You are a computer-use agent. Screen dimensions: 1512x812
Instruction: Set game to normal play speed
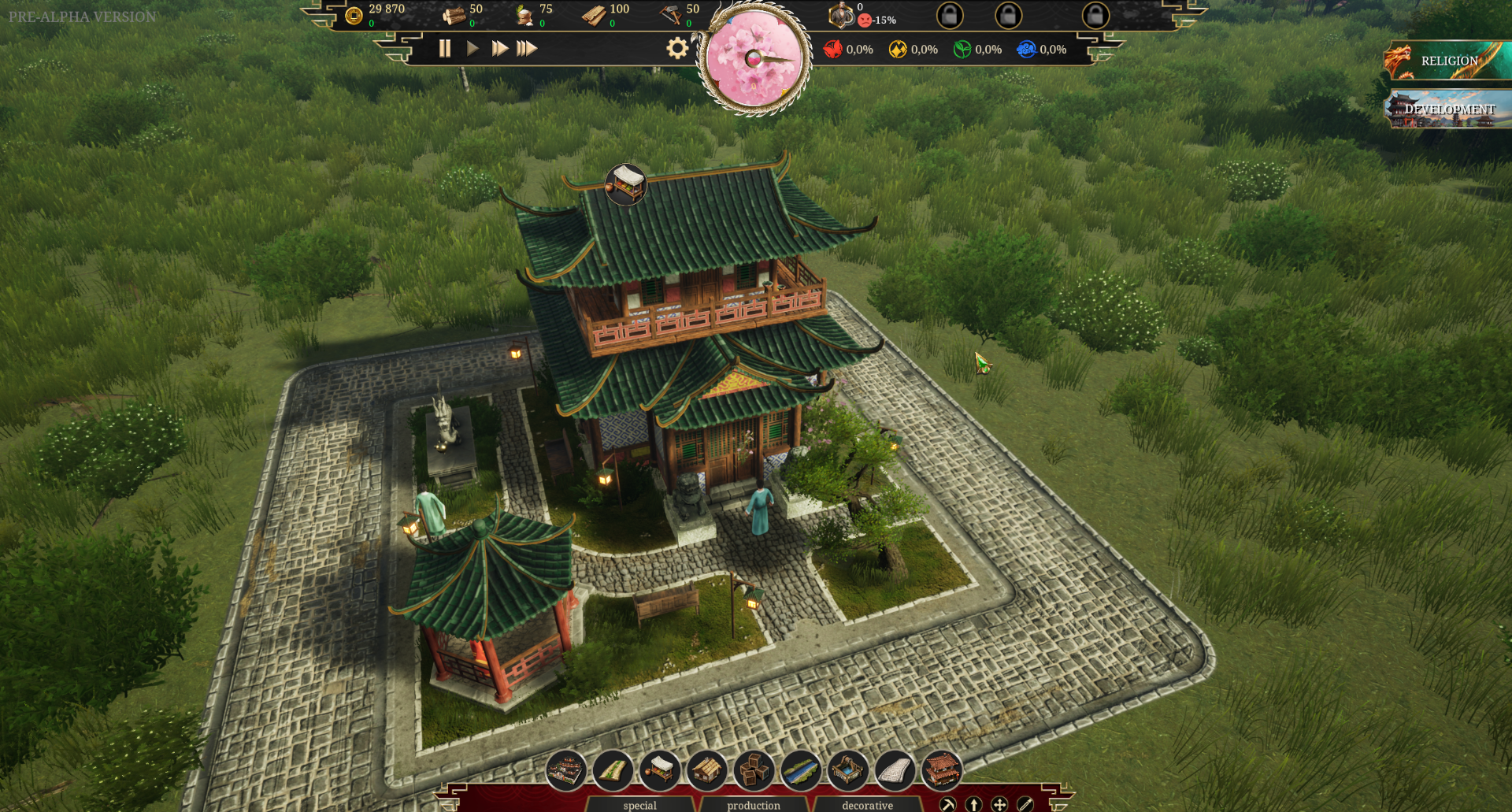coord(472,49)
